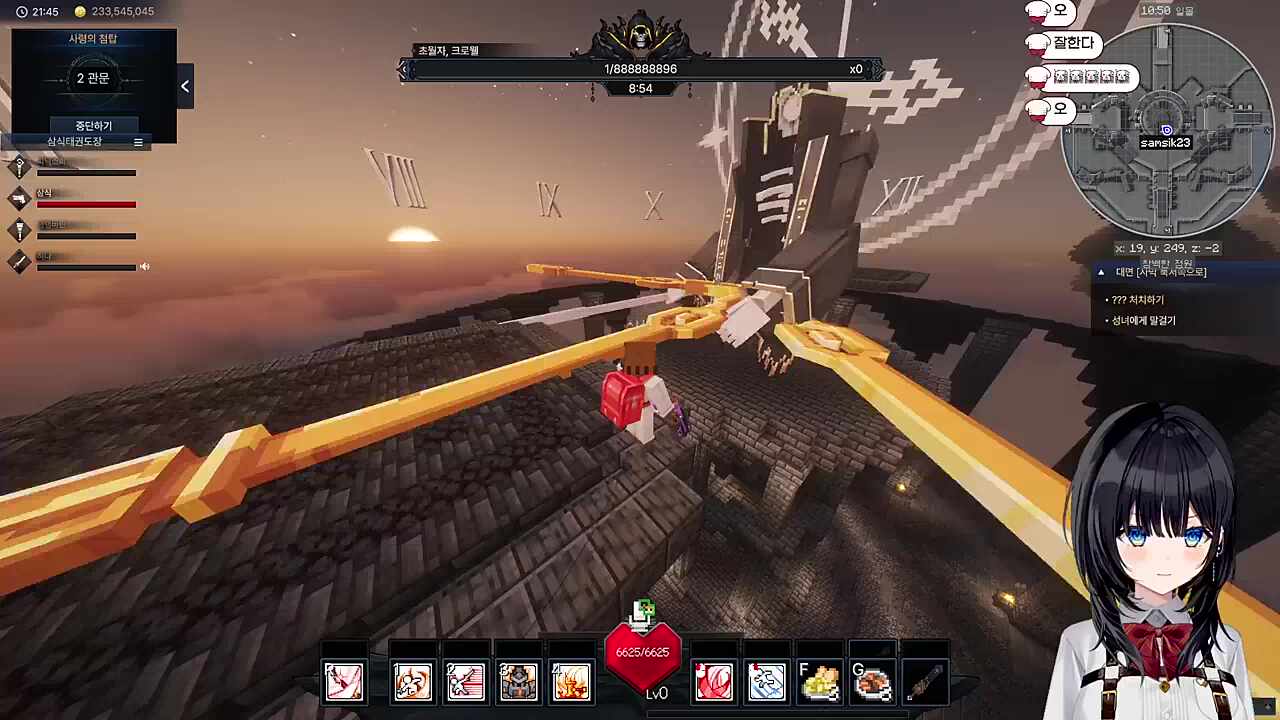Open the 삼식태권도장 list menu icon
The height and width of the screenshot is (720, 1280).
[138, 143]
